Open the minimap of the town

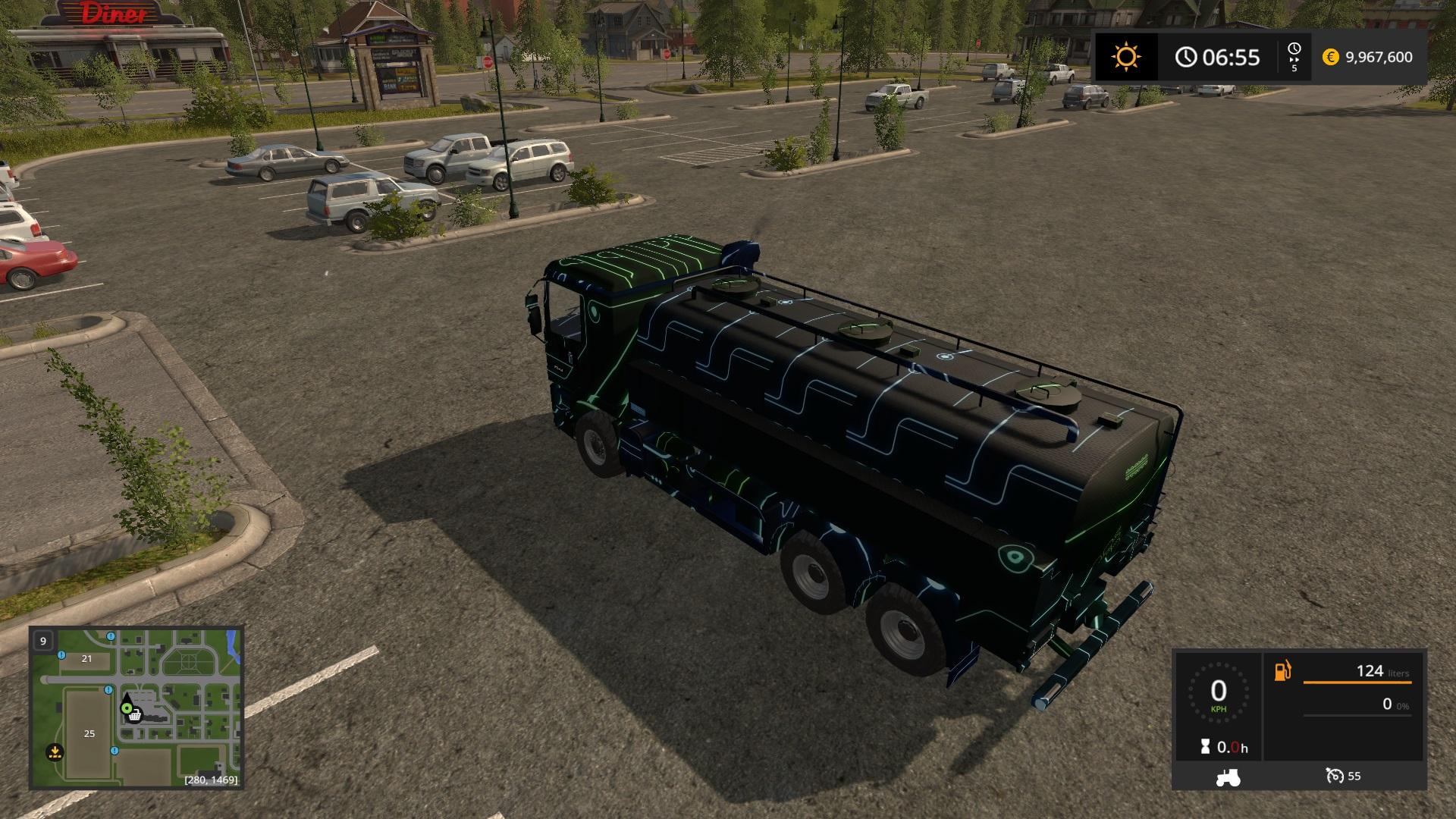point(136,707)
